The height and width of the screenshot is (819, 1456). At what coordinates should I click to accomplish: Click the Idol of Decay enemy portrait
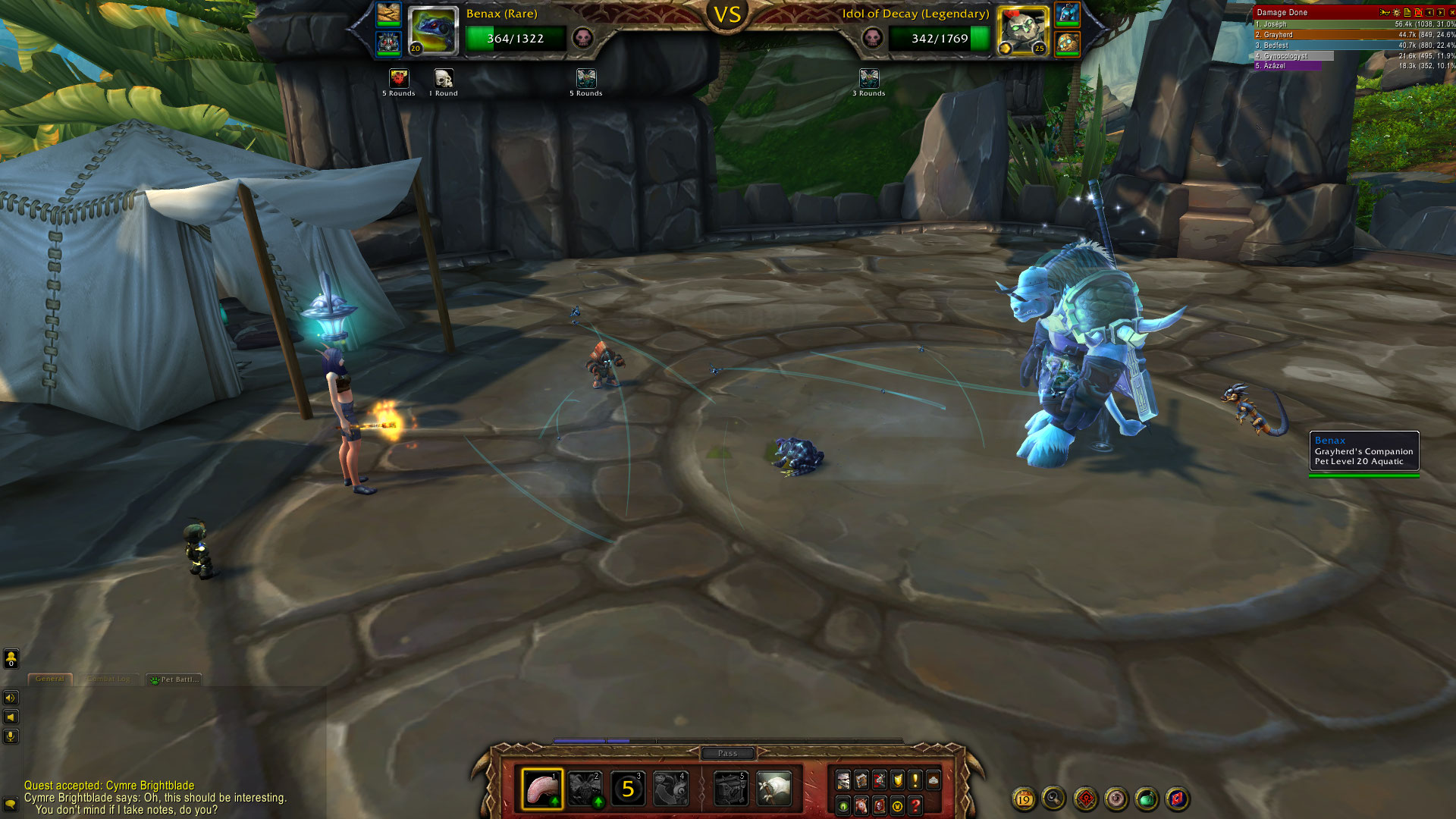pos(1022,31)
